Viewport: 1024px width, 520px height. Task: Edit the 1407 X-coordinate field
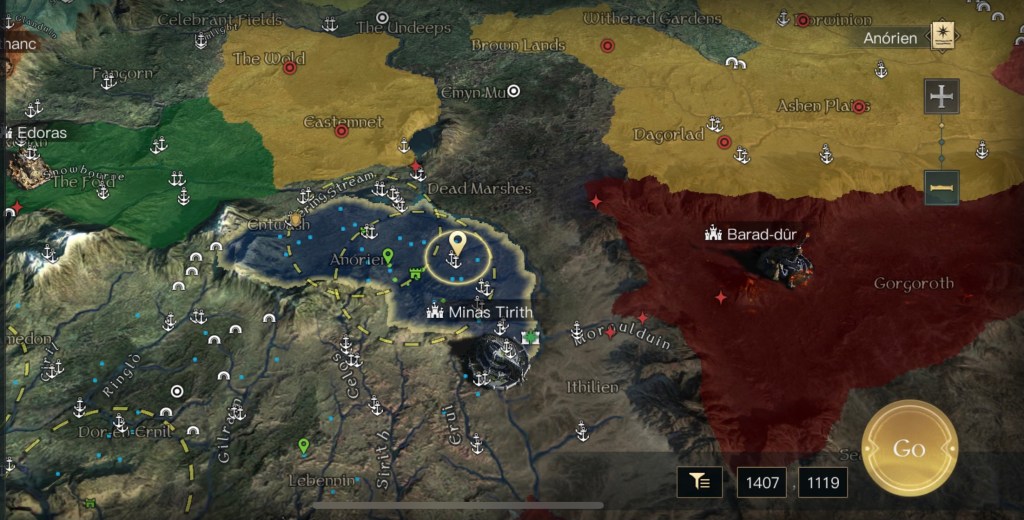coord(761,483)
